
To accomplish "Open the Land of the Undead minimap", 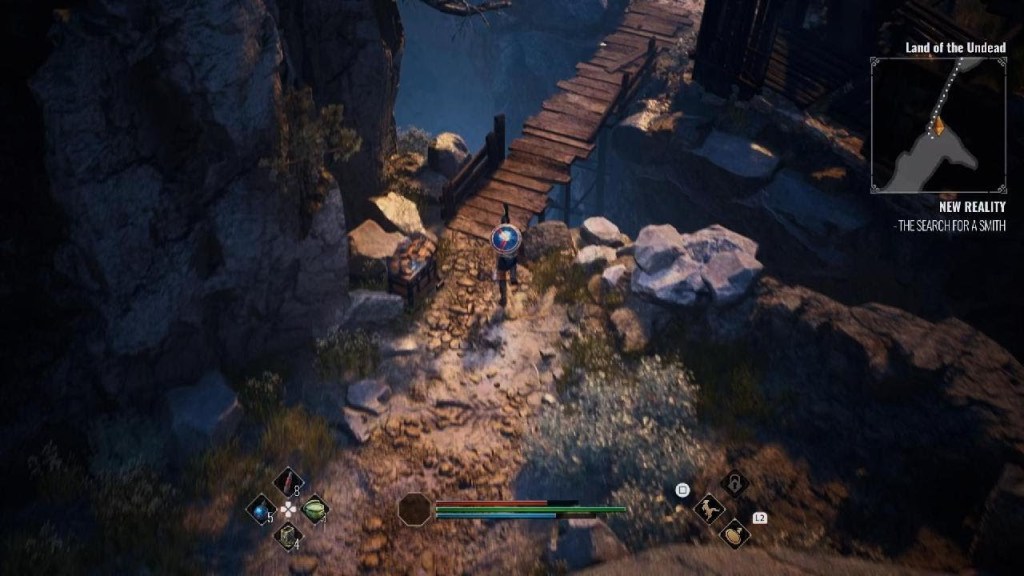I will coord(937,124).
